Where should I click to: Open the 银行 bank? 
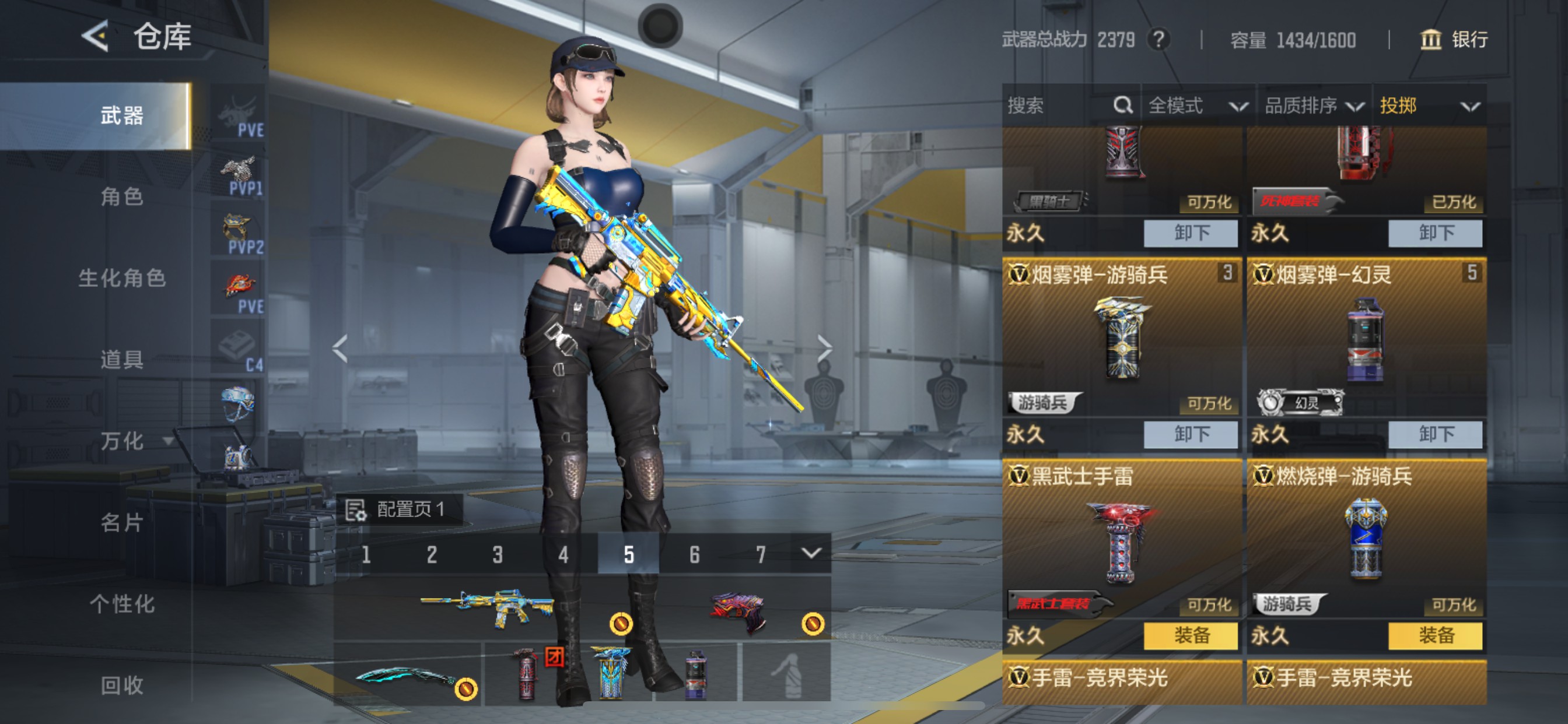click(1454, 40)
